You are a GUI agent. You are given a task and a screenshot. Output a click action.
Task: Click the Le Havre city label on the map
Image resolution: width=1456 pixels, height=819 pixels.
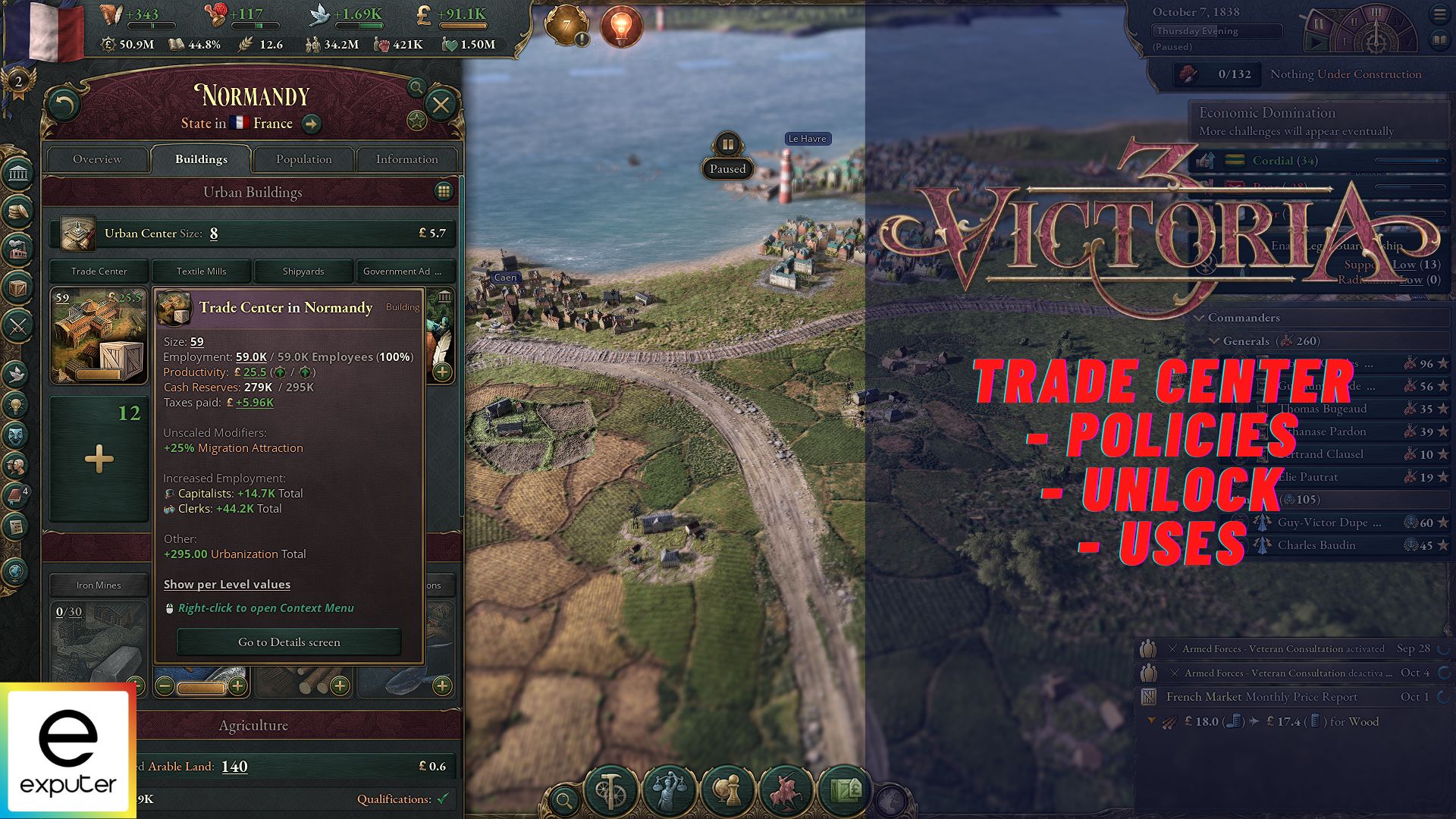point(808,139)
